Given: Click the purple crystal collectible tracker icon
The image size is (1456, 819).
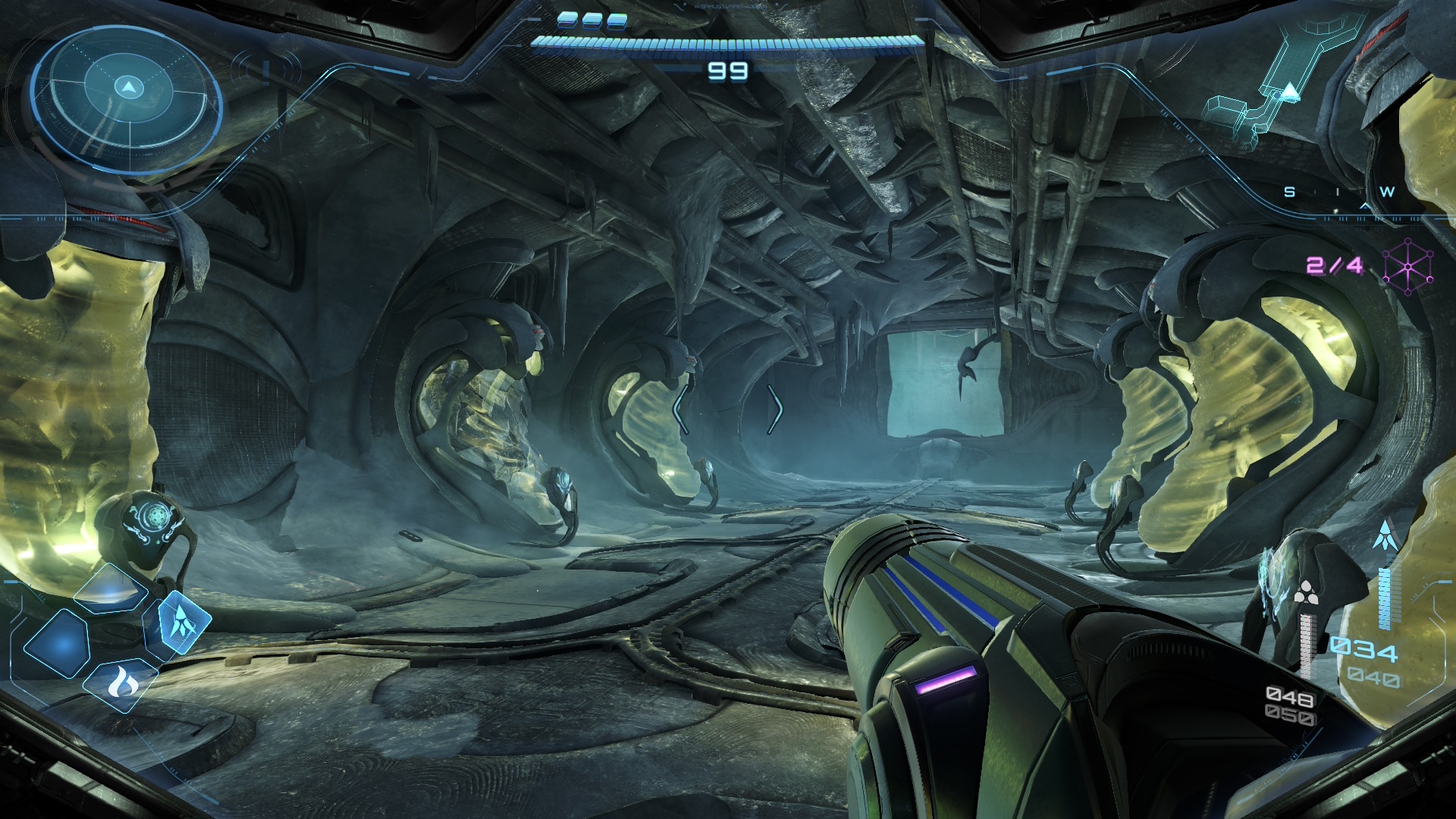Looking at the screenshot, I should (1407, 266).
